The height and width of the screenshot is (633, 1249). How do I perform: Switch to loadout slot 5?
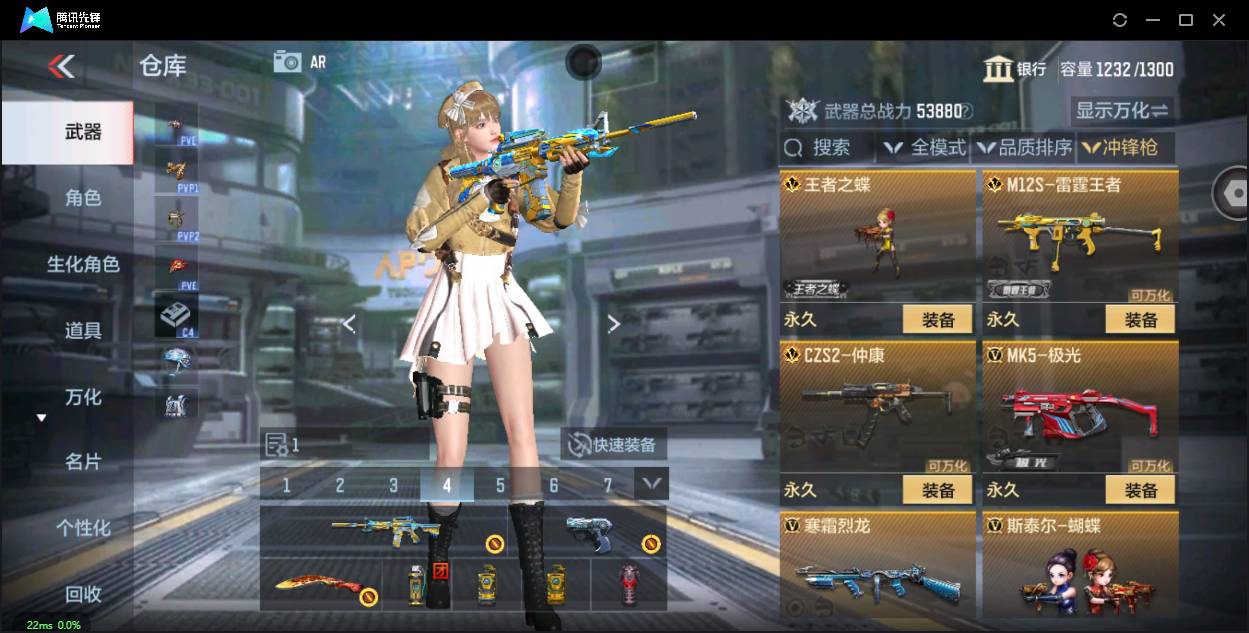(x=500, y=486)
